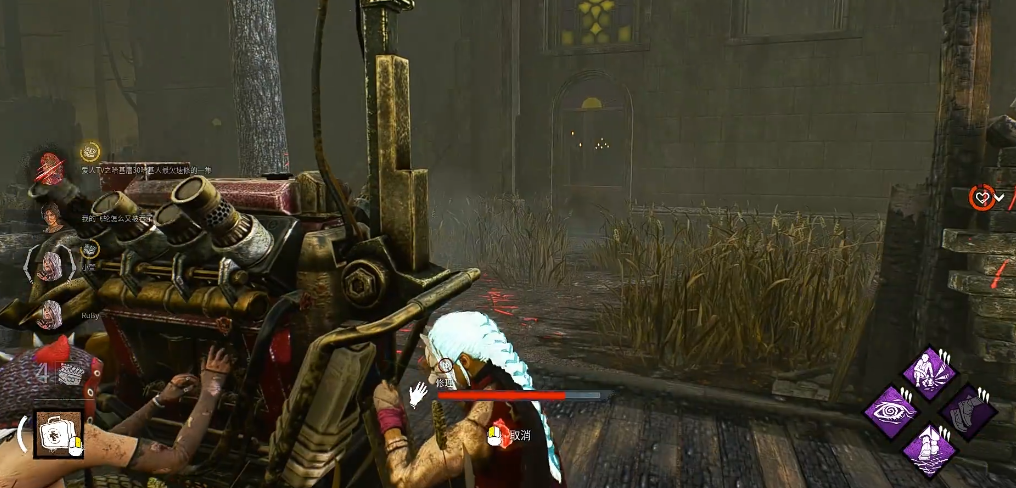Click the red slashed survivor portrait

(50, 169)
